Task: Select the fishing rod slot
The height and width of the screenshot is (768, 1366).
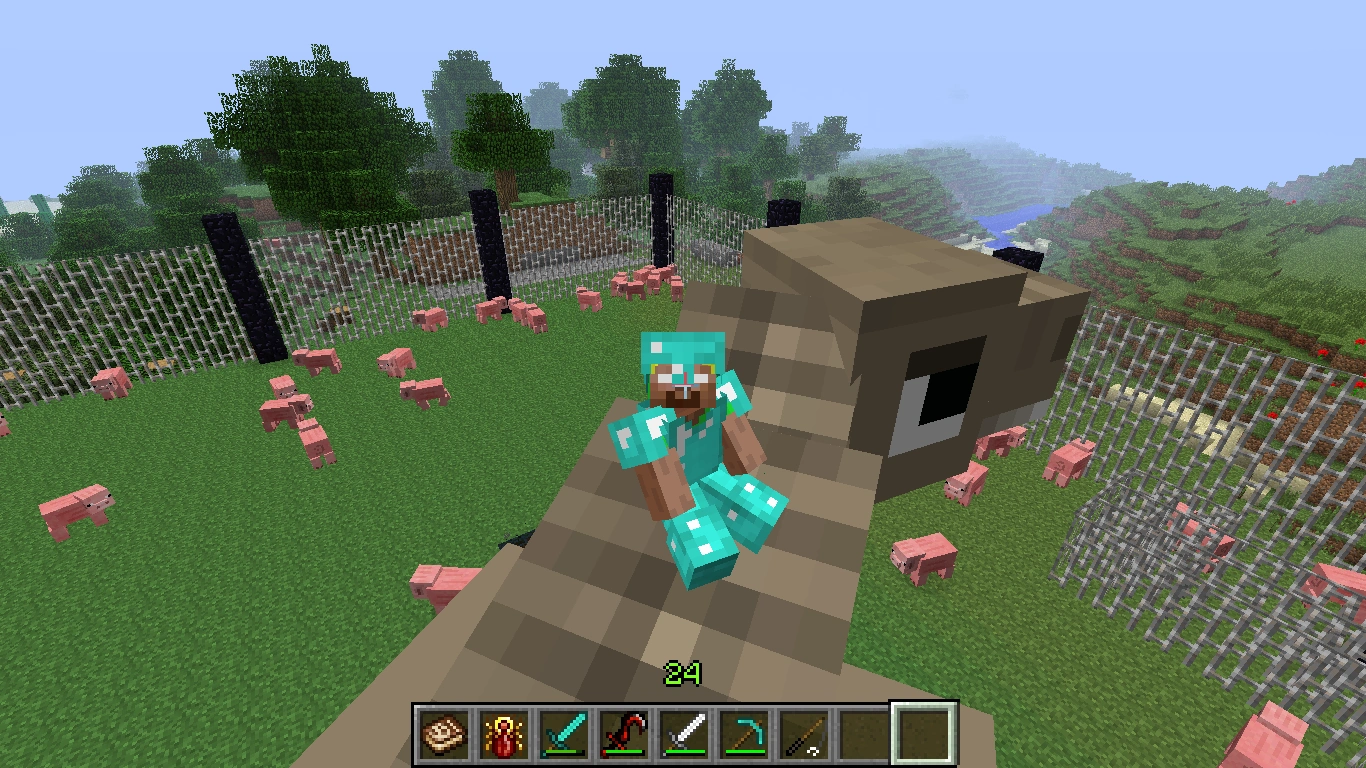Action: click(x=804, y=733)
